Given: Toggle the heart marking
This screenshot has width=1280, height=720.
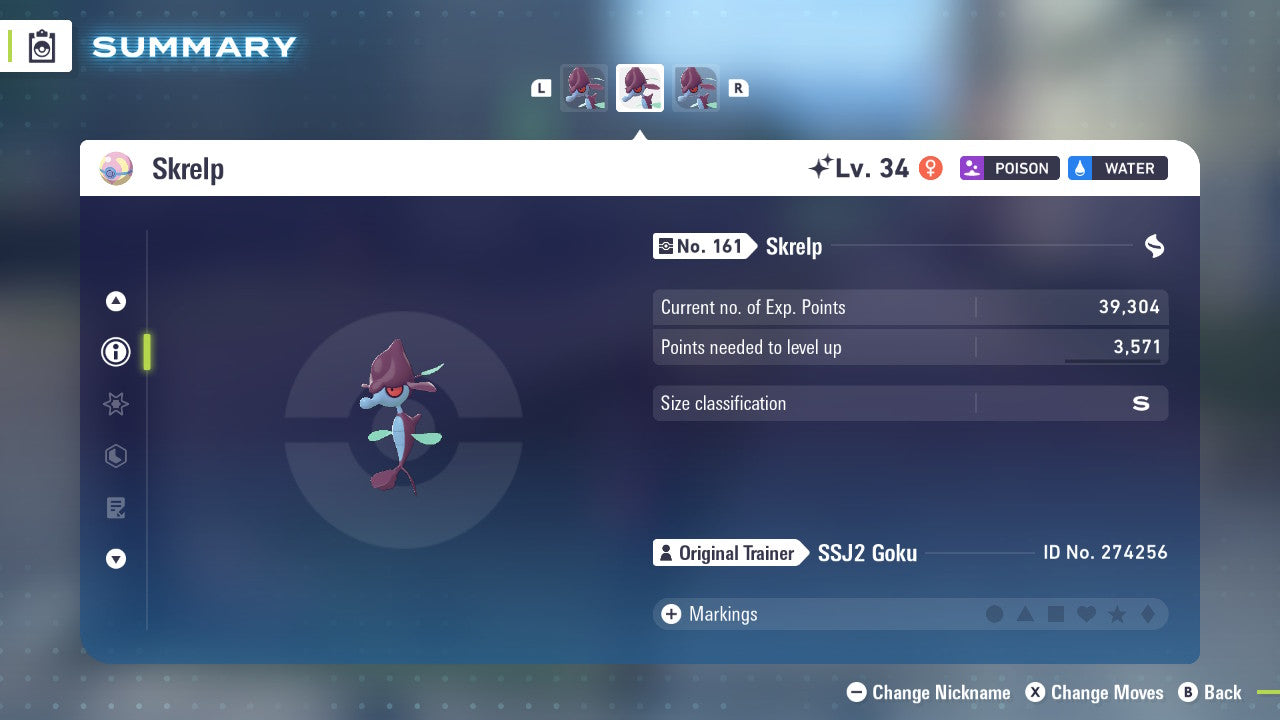Looking at the screenshot, I should click(1084, 614).
